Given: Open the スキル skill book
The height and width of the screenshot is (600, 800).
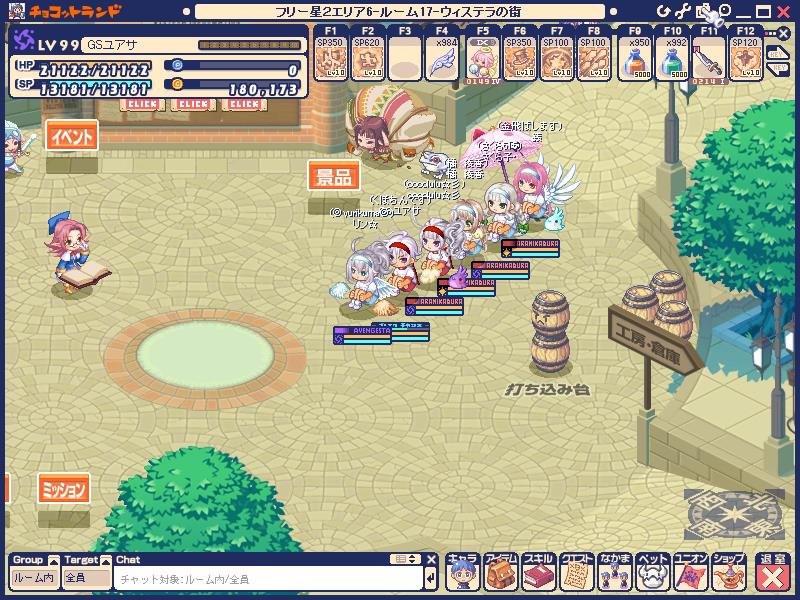Looking at the screenshot, I should 538,572.
